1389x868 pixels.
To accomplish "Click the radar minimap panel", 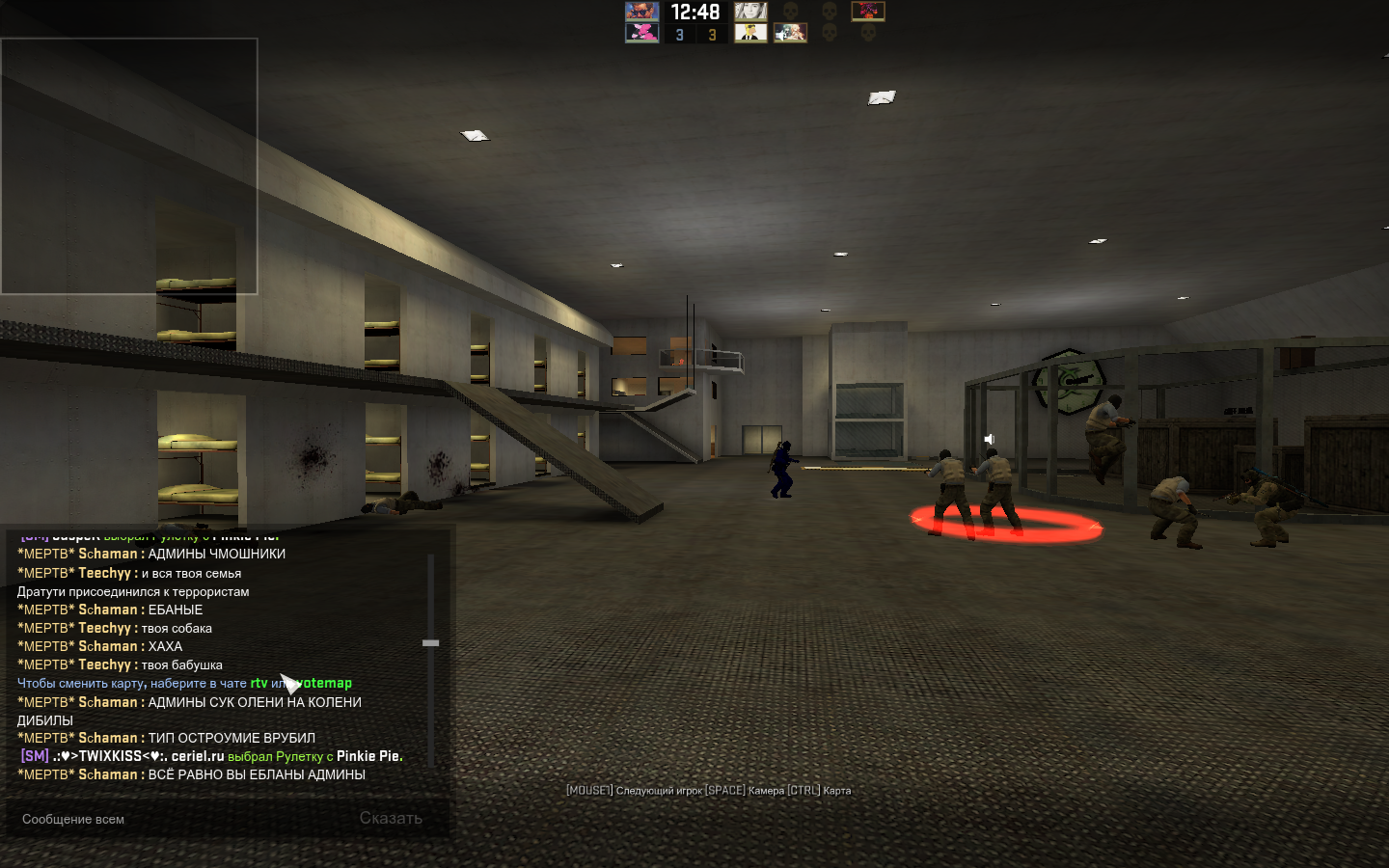I will click(x=129, y=166).
